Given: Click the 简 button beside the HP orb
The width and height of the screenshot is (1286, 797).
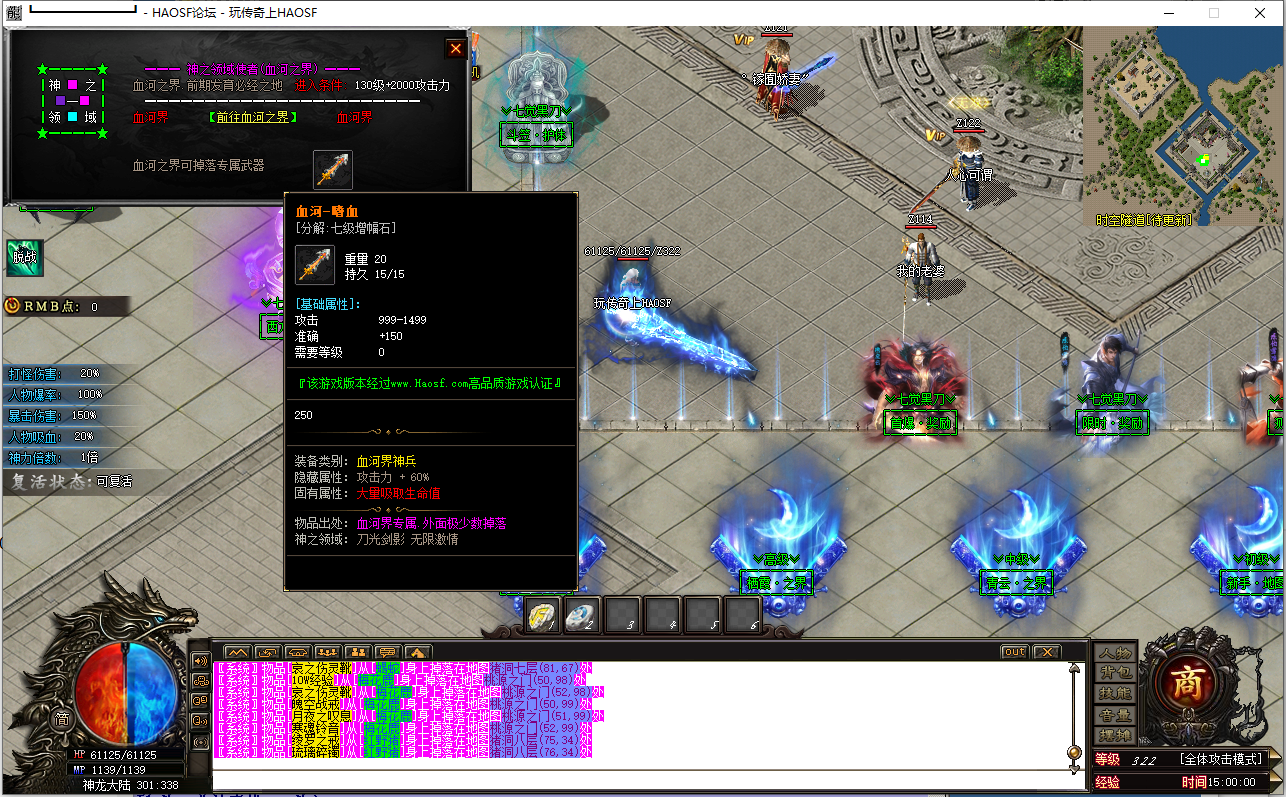Looking at the screenshot, I should [x=62, y=718].
